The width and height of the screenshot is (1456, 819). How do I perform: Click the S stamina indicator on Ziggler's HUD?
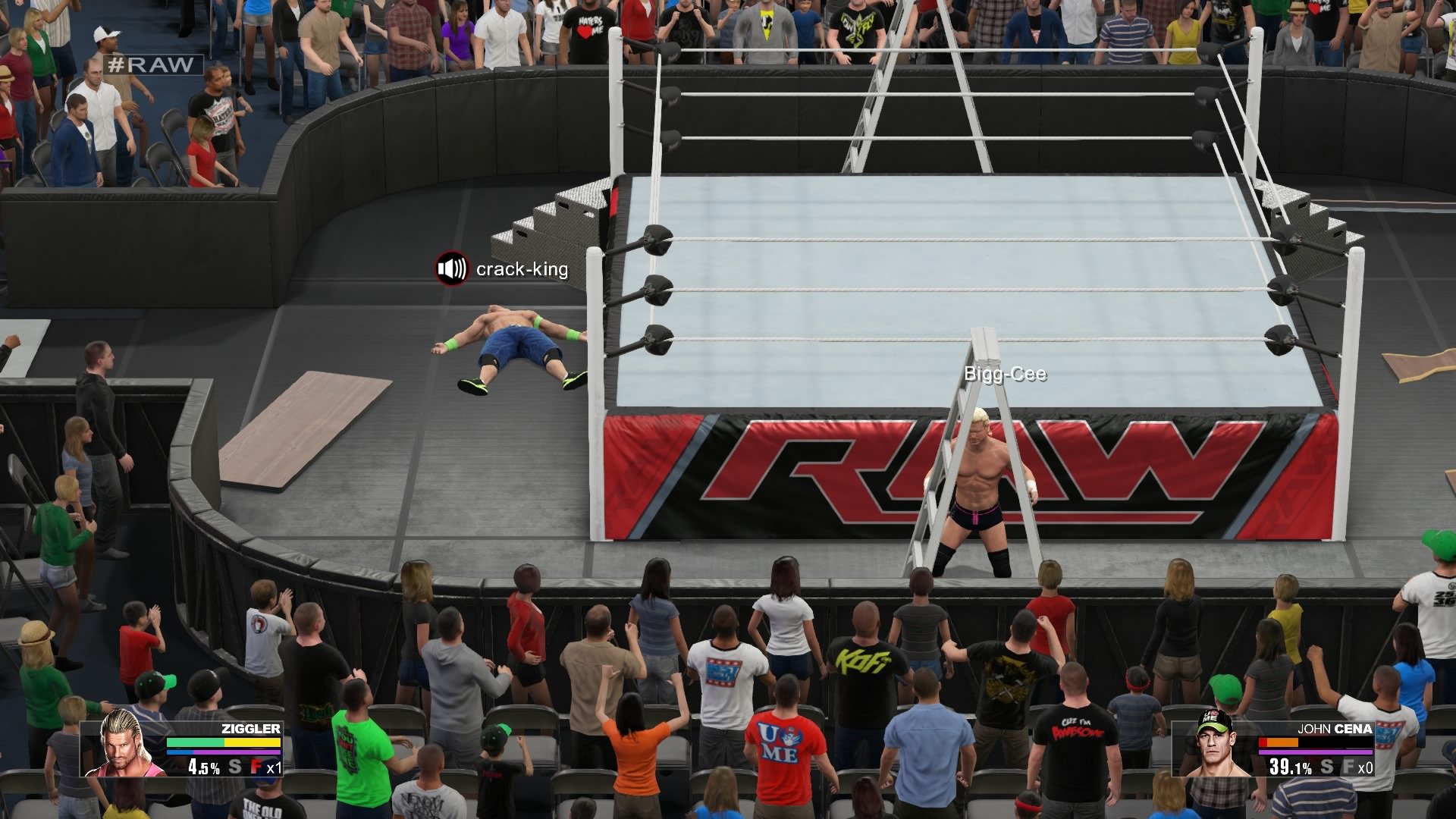point(235,766)
